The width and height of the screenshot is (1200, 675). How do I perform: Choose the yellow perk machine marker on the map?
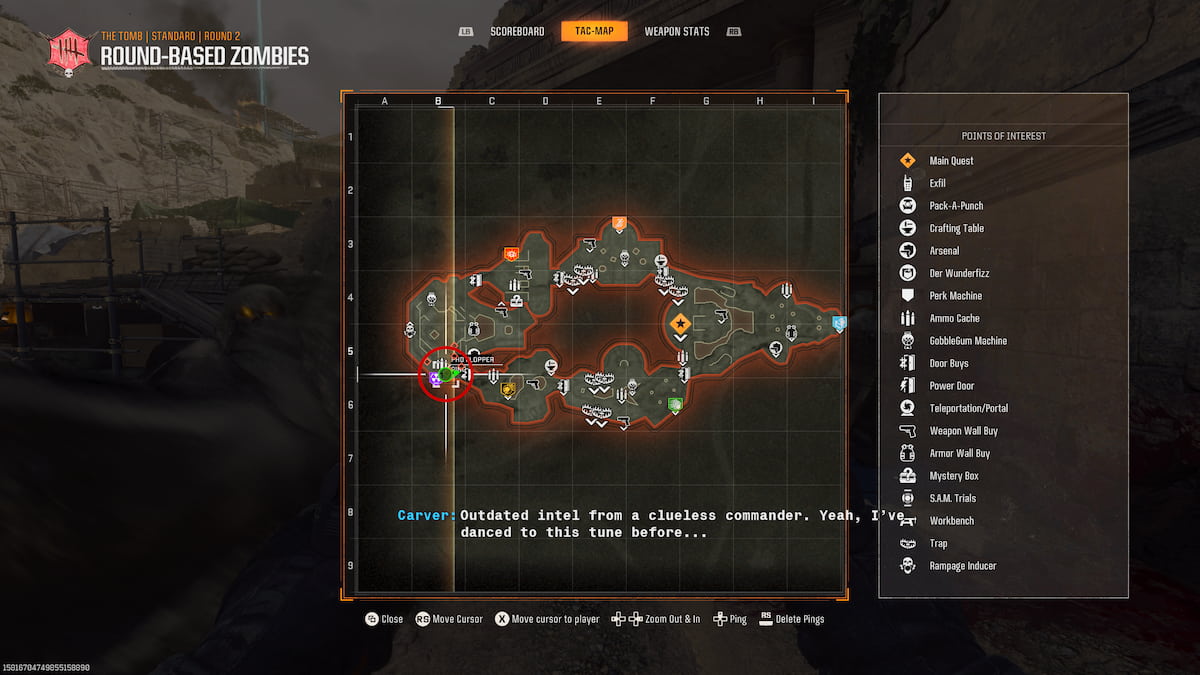(508, 389)
